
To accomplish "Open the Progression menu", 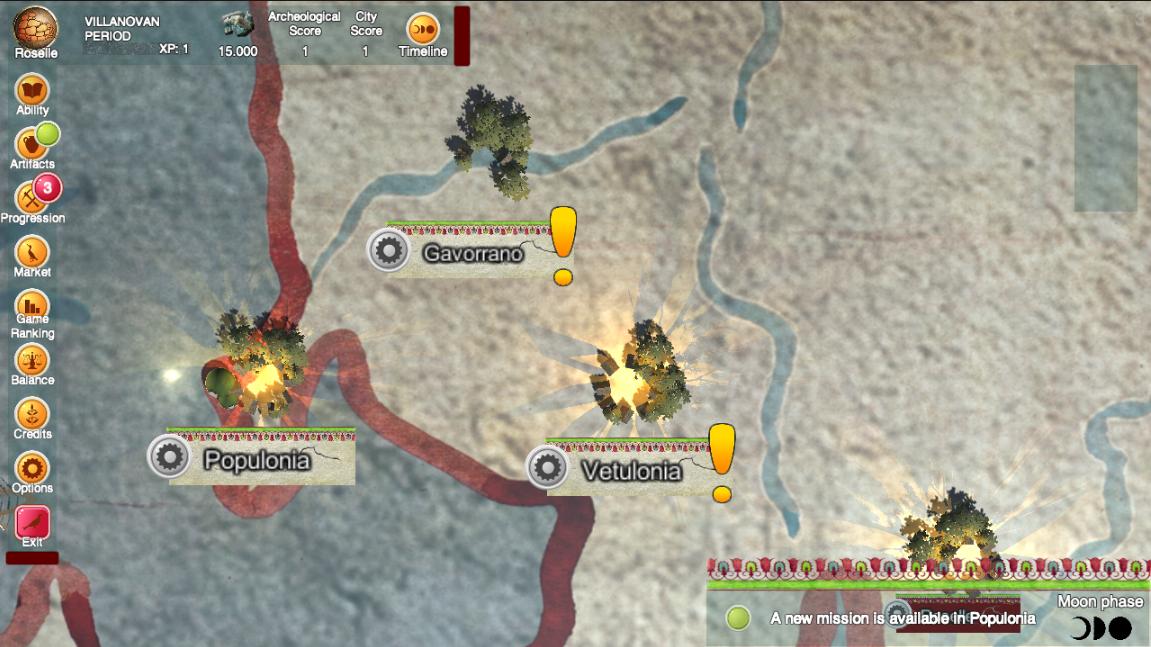I will (32, 198).
